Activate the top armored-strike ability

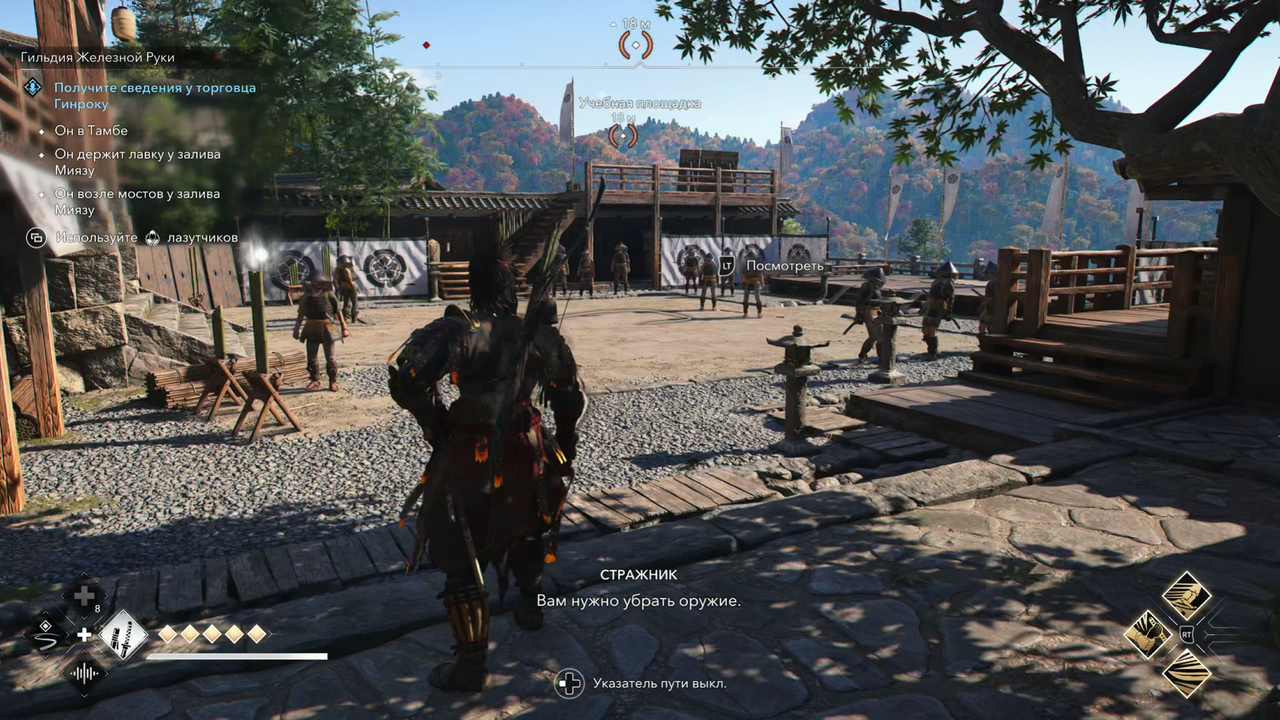point(1186,596)
